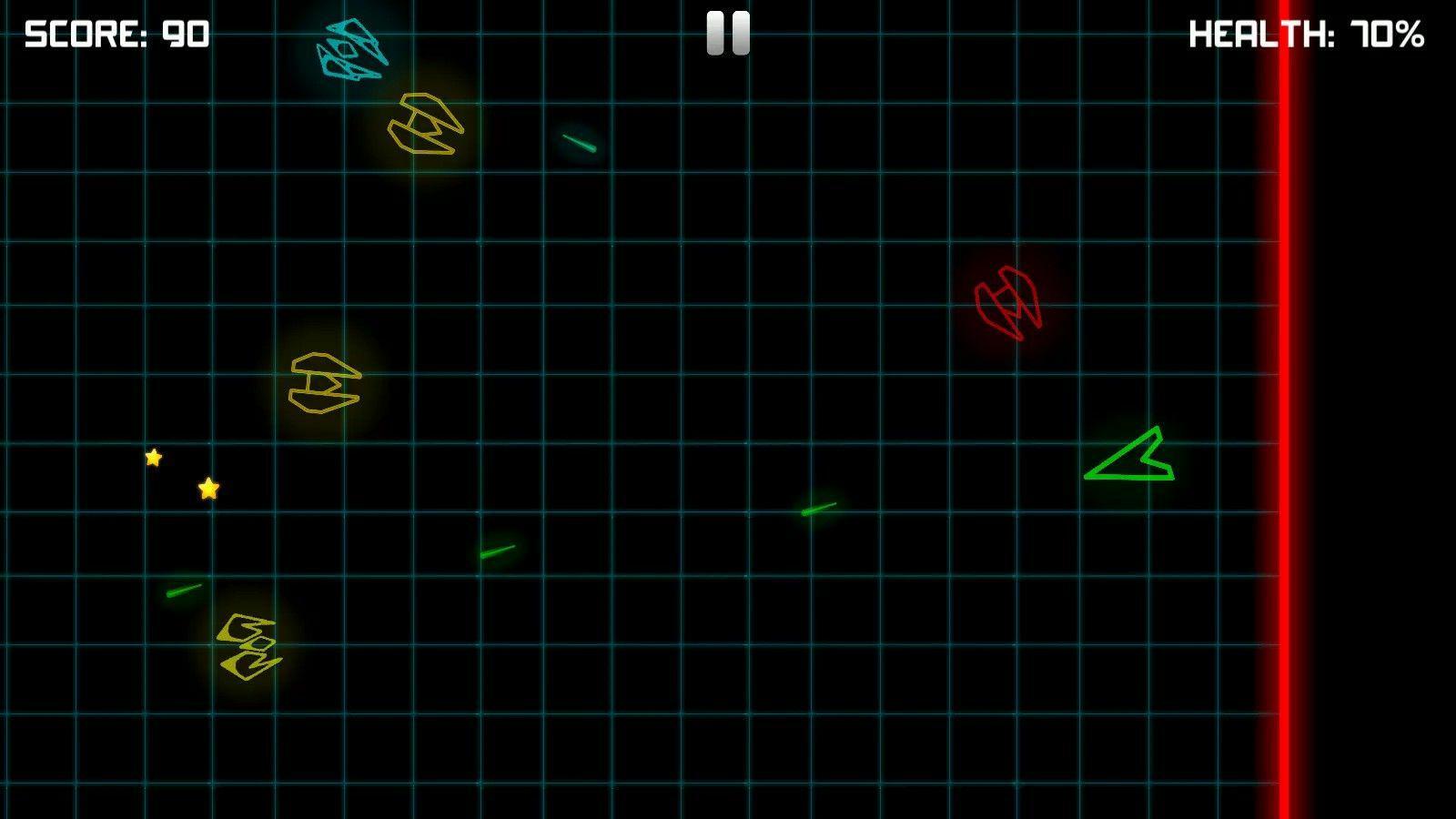The image size is (1456, 819).
Task: Collect the upper small yellow star
Action: pos(153,459)
